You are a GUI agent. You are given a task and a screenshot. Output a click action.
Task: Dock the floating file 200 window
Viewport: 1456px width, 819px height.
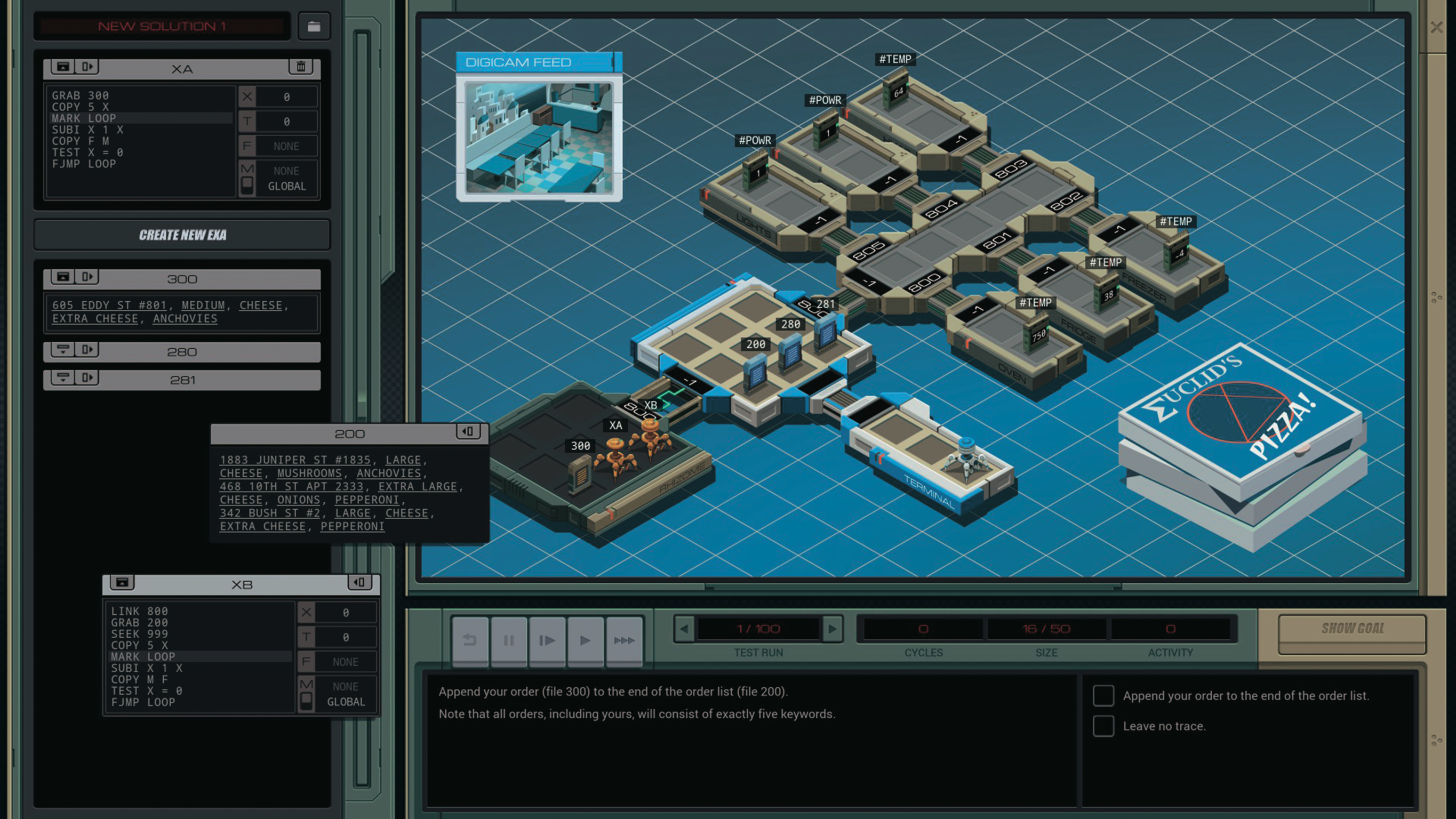pos(468,432)
